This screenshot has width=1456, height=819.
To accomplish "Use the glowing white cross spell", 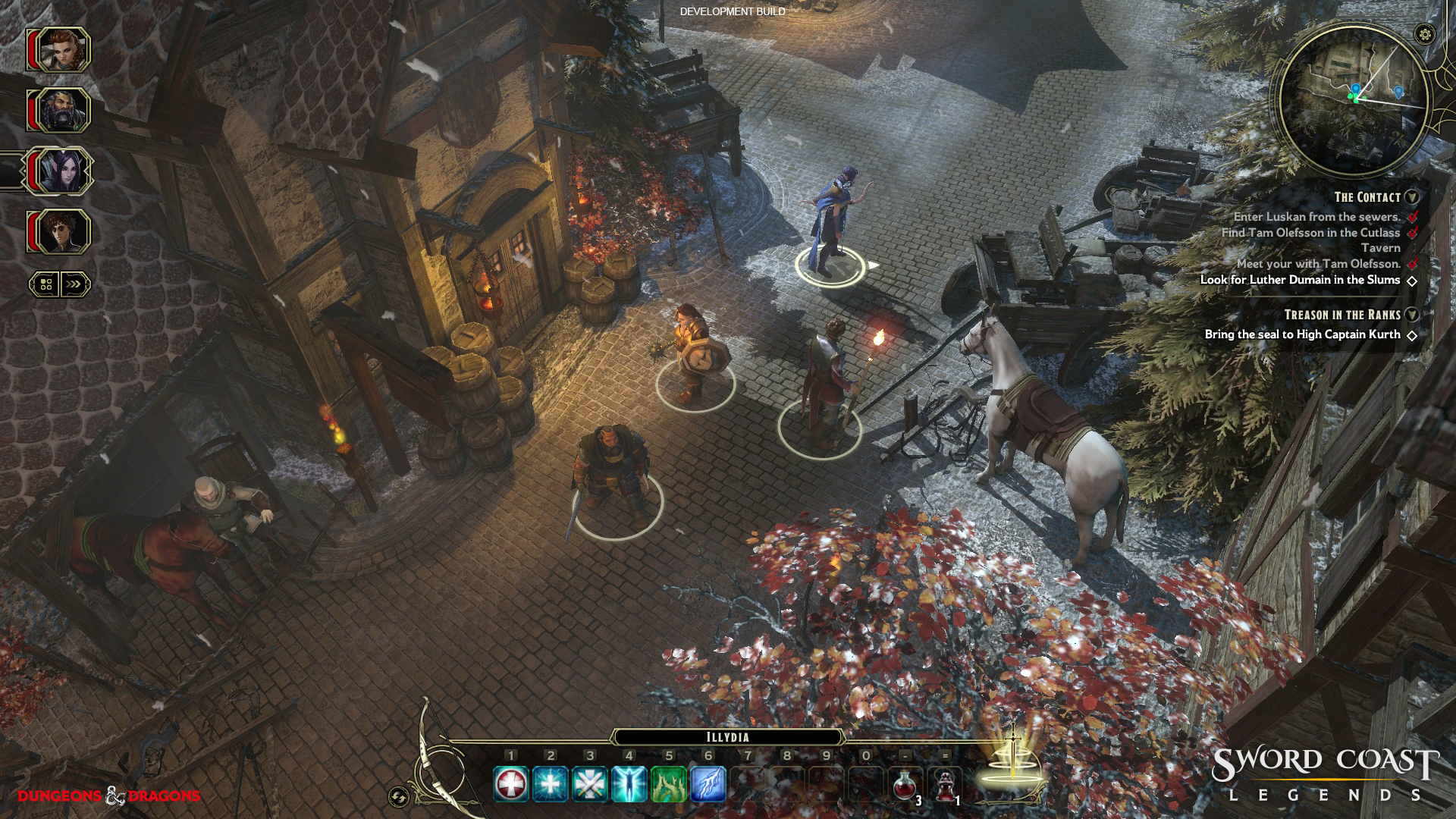I will point(551,784).
